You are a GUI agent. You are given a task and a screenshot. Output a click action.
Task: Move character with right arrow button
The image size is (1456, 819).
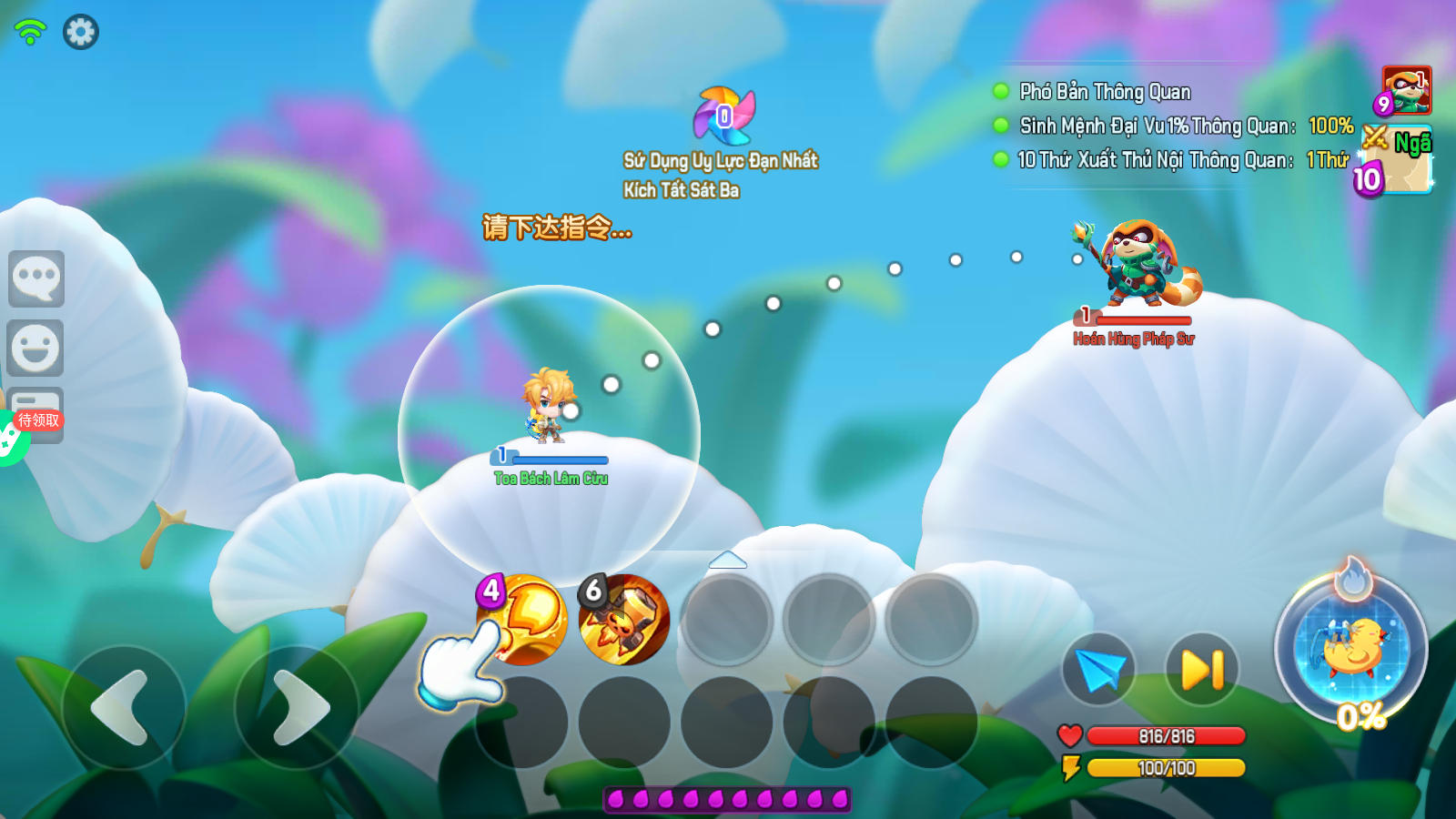pos(298,707)
